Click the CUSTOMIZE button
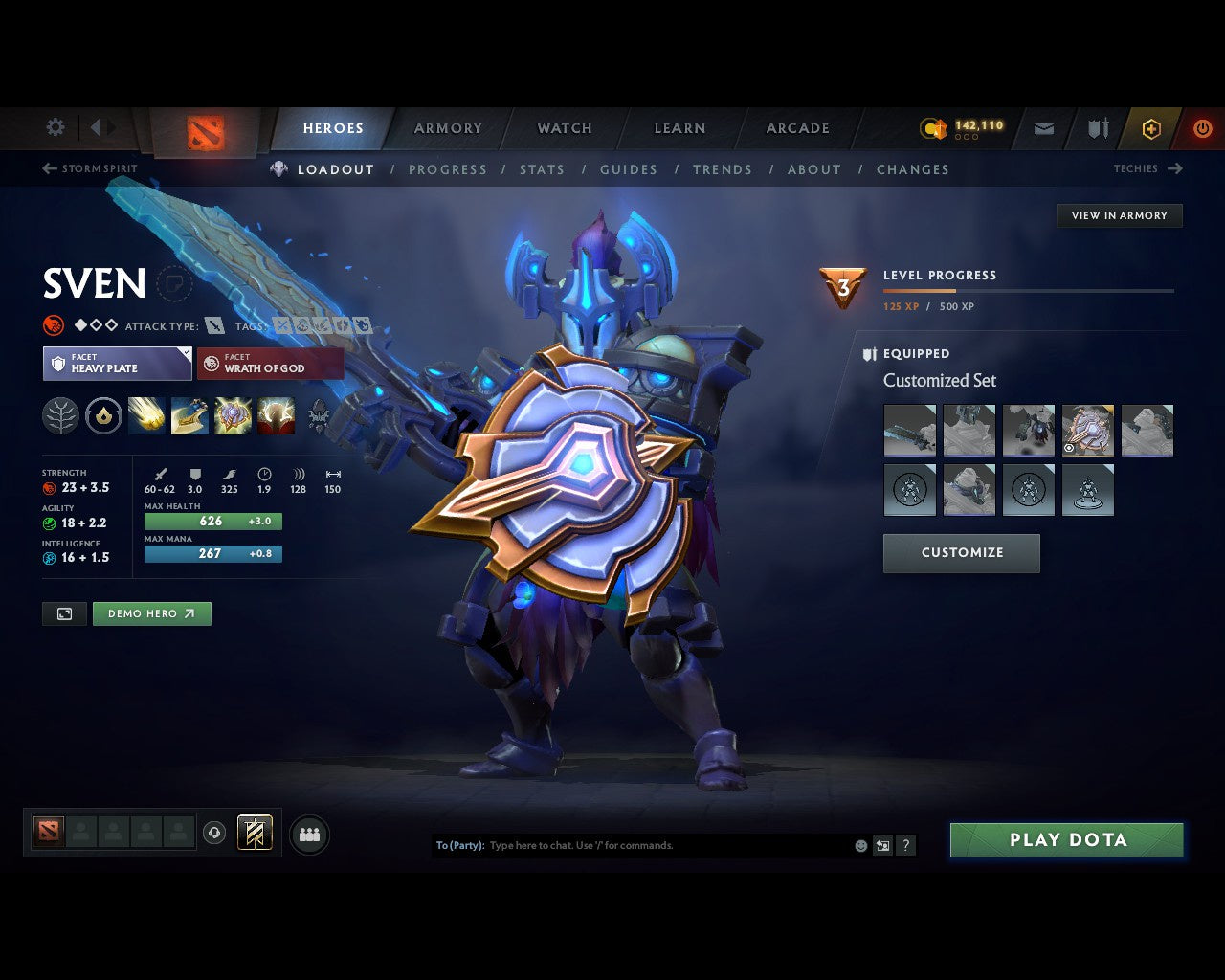Screen dimensions: 1225x980 pos(961,553)
